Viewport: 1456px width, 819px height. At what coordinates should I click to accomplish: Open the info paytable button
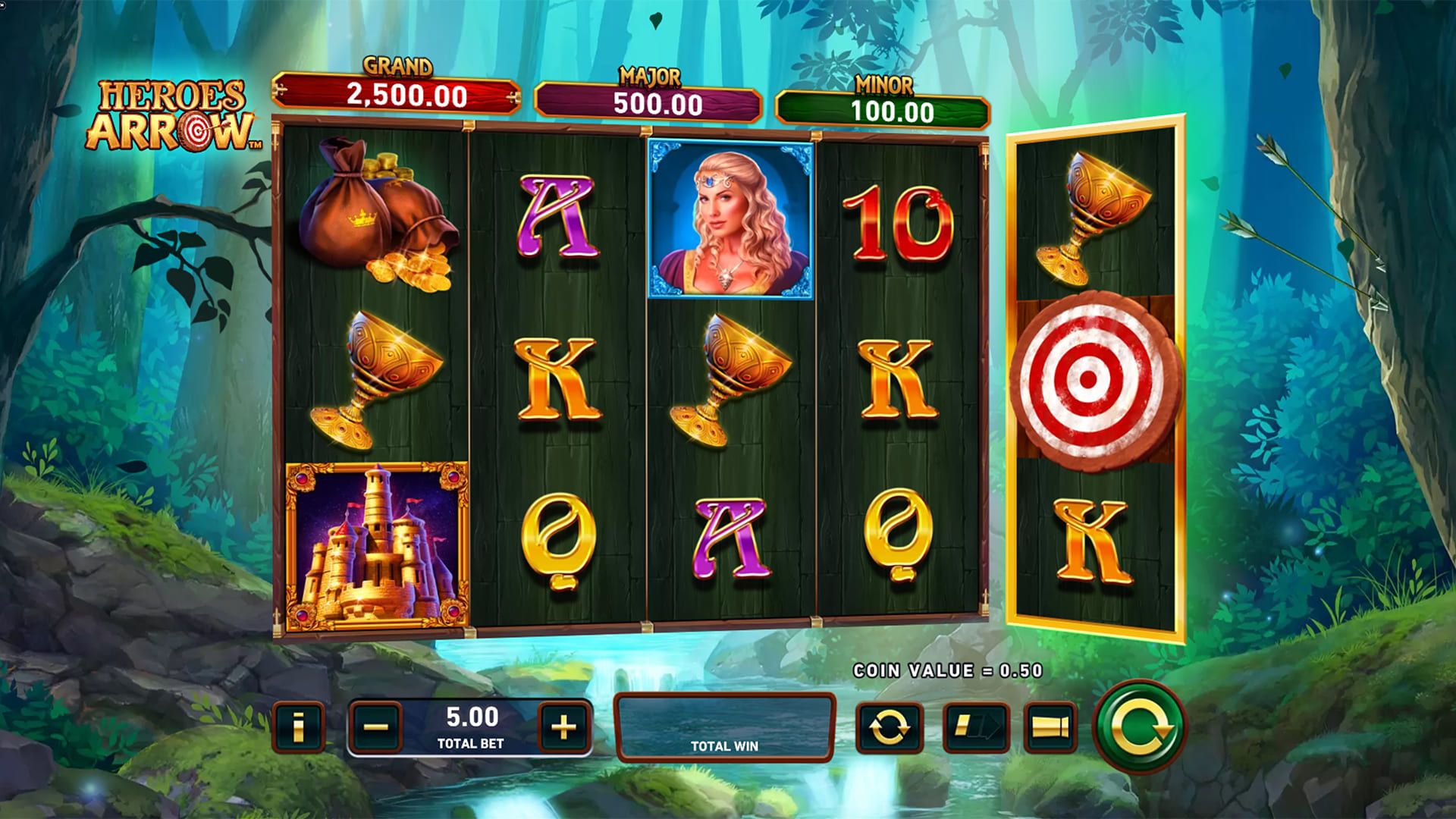298,727
